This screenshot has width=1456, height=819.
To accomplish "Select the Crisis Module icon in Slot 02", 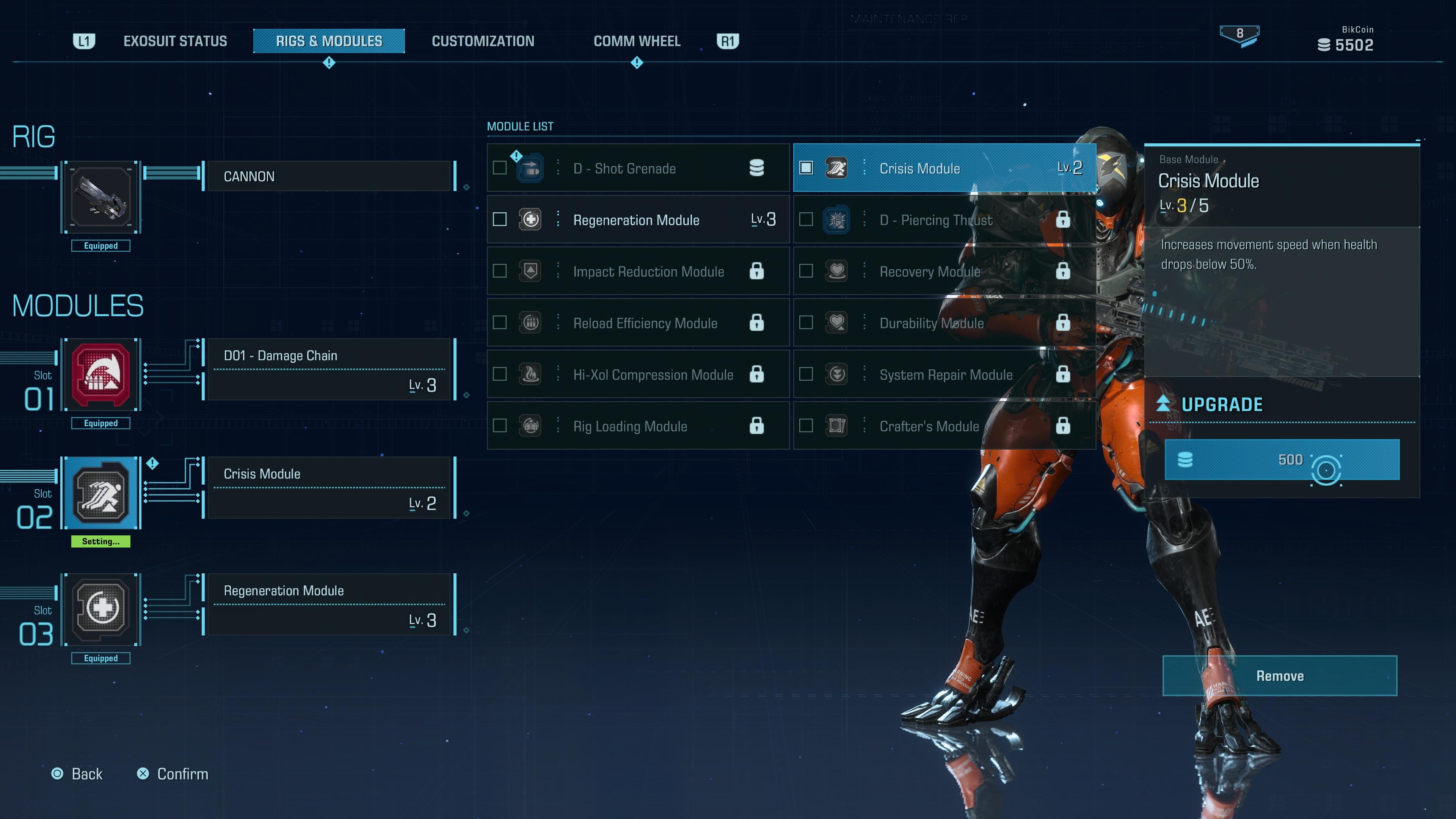I will (101, 493).
